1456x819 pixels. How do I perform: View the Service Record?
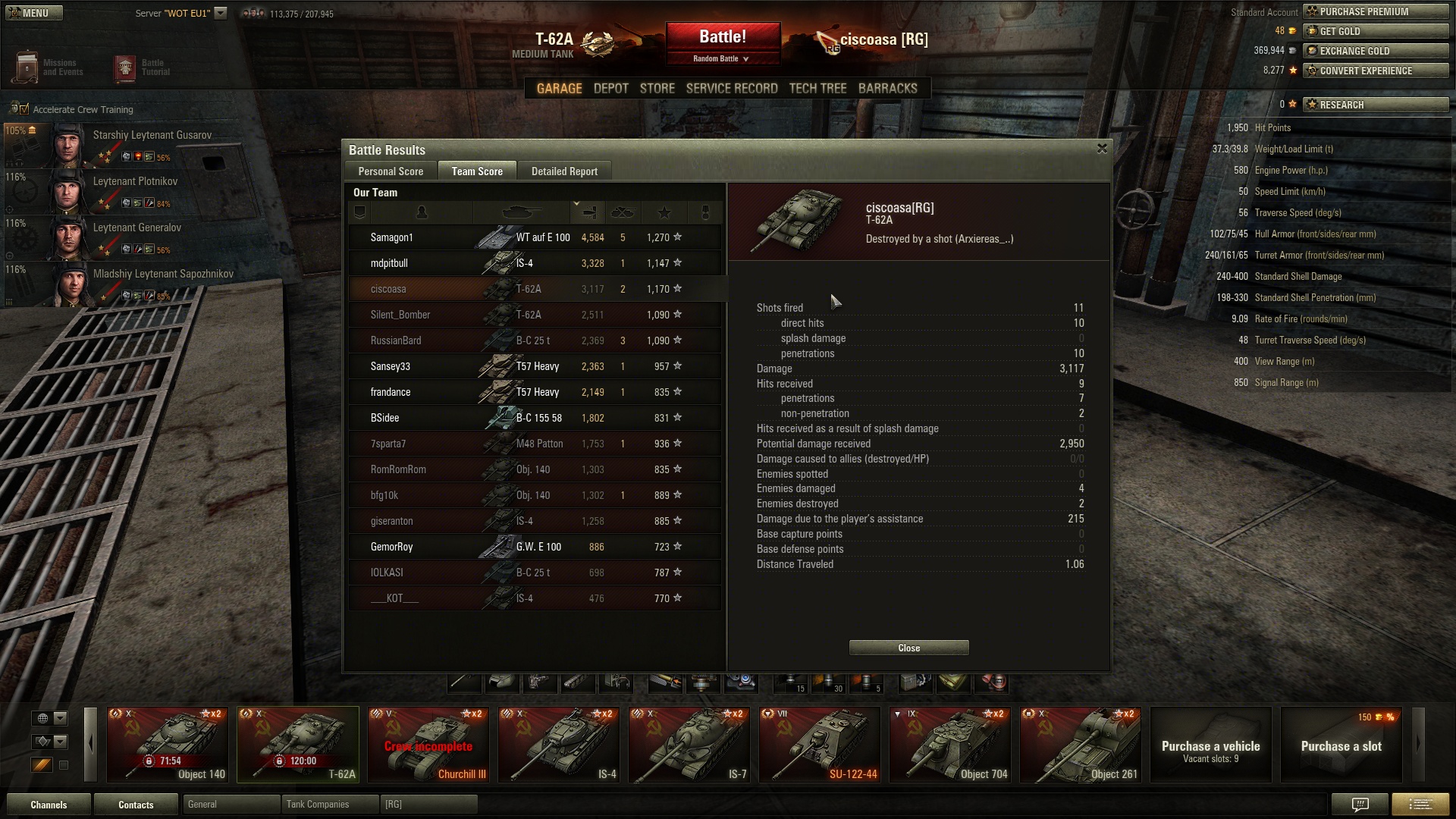tap(731, 89)
